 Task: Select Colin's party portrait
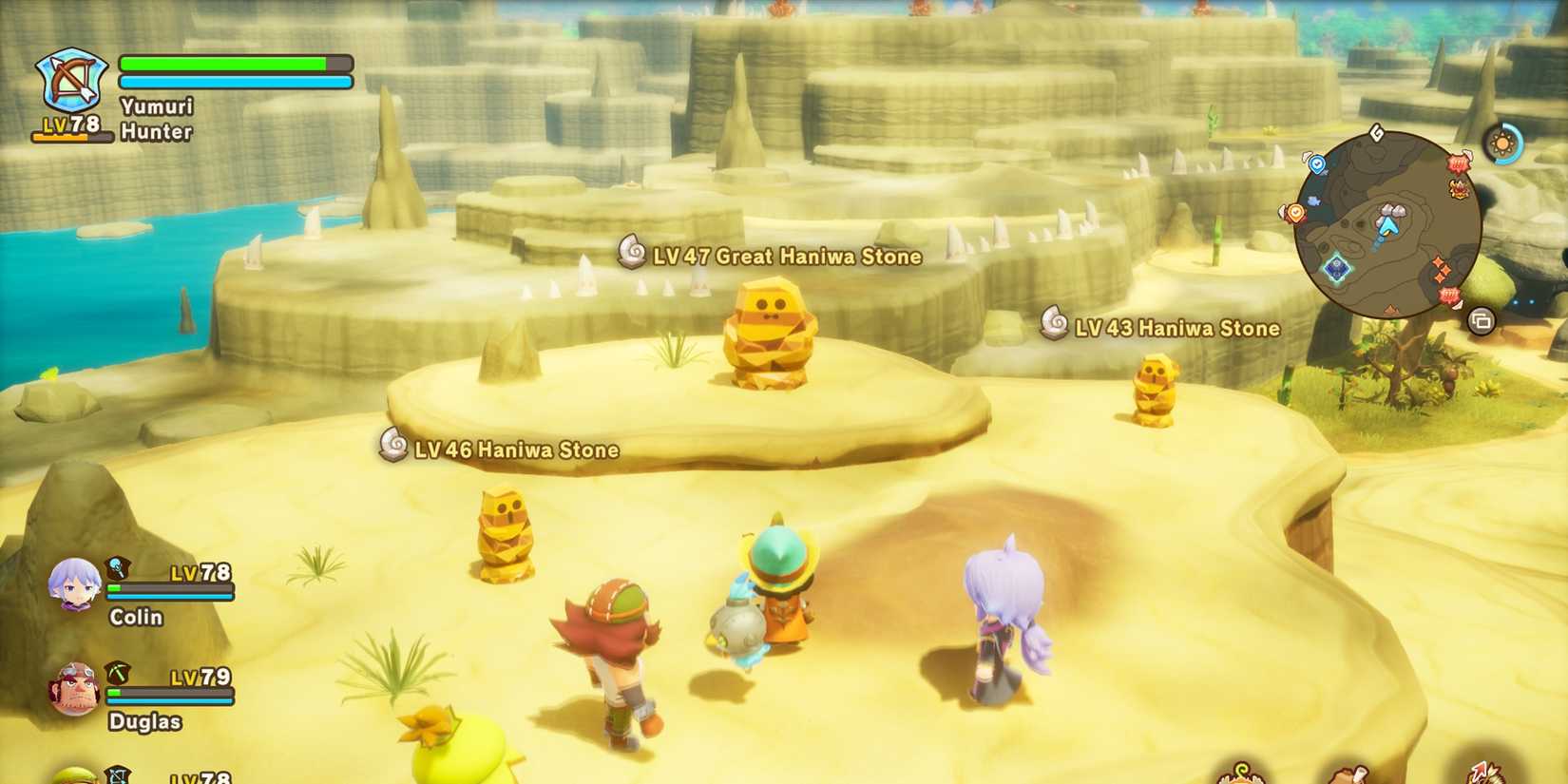point(74,586)
